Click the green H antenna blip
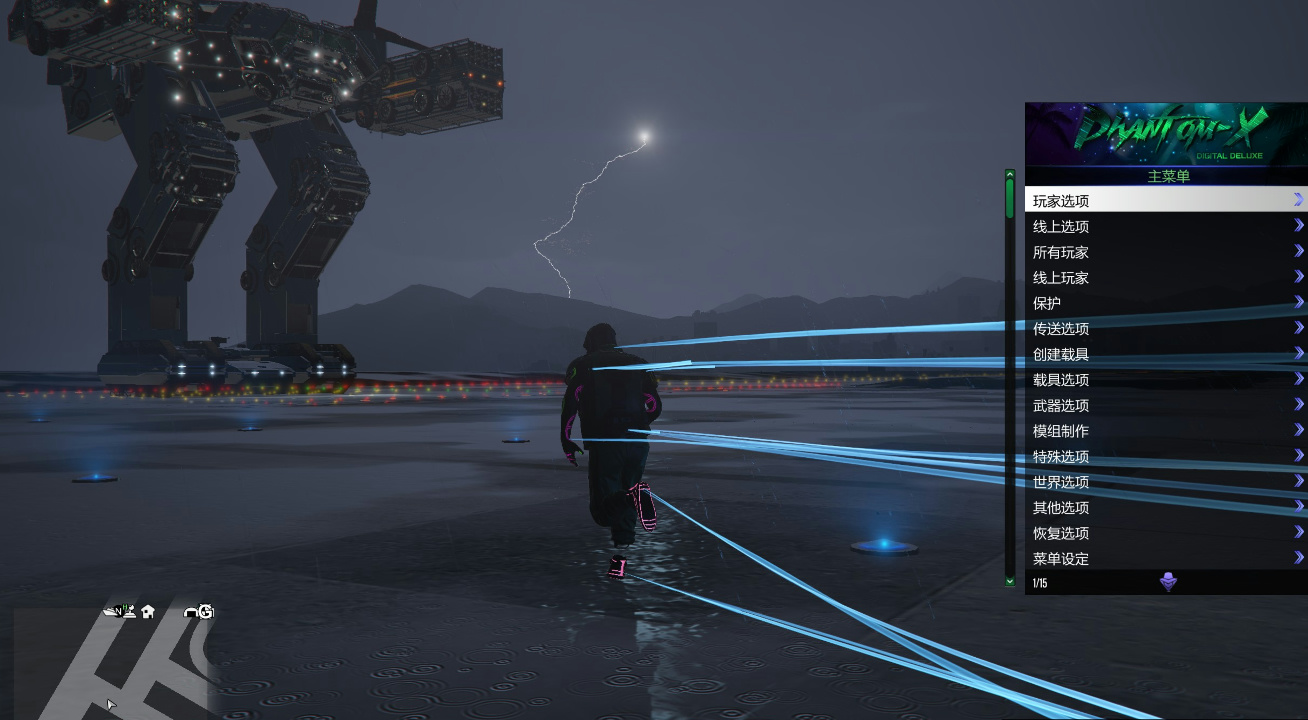 (127, 608)
